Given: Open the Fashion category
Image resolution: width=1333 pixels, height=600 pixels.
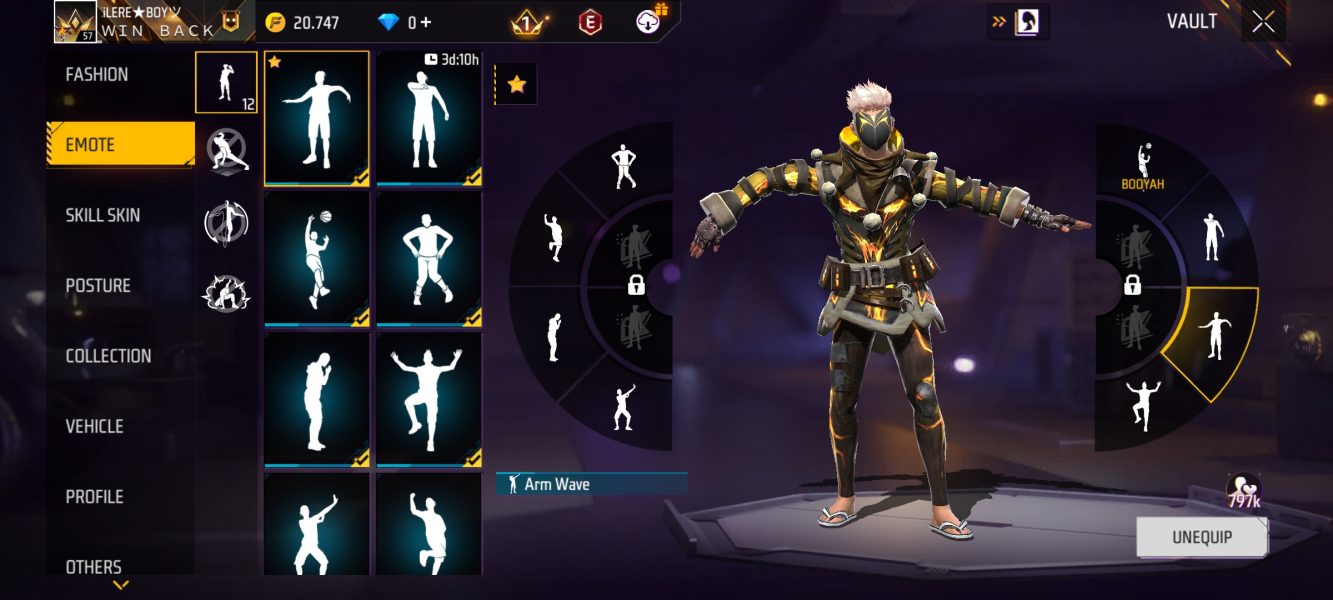Looking at the screenshot, I should 97,75.
